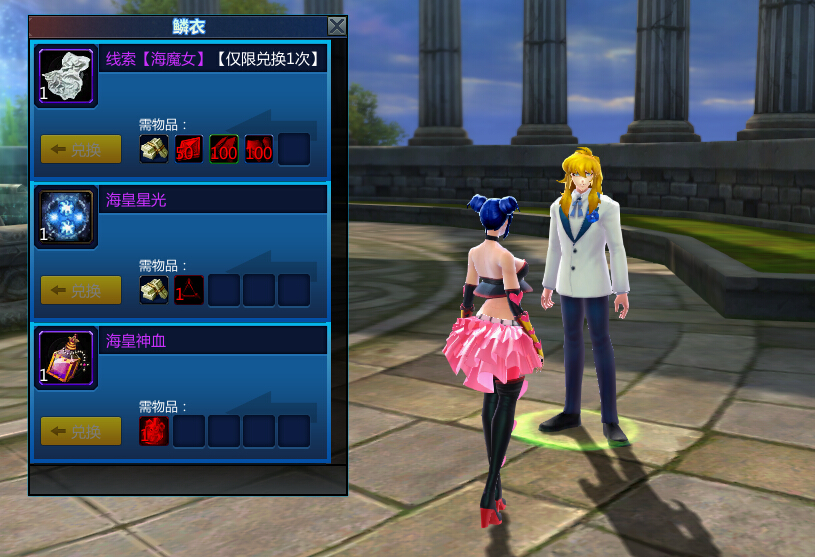Viewport: 815px width, 557px height.
Task: Inspect the red triangle material for 海皇星光
Action: (x=189, y=291)
